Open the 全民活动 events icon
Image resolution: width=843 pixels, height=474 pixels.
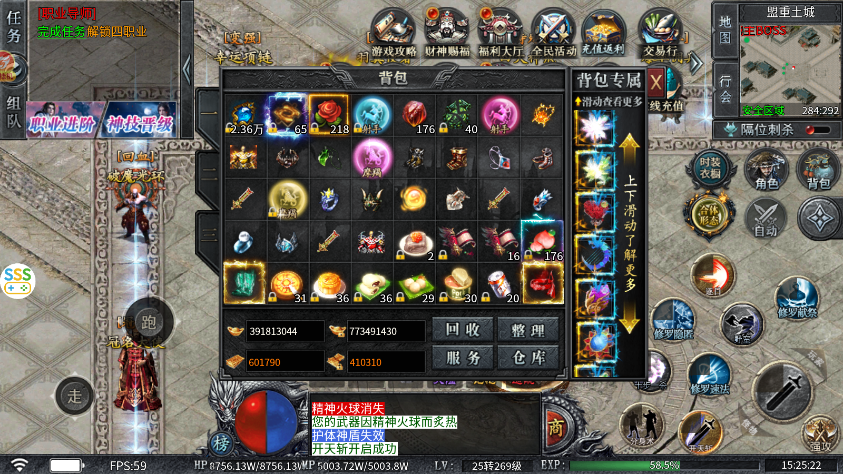(553, 33)
